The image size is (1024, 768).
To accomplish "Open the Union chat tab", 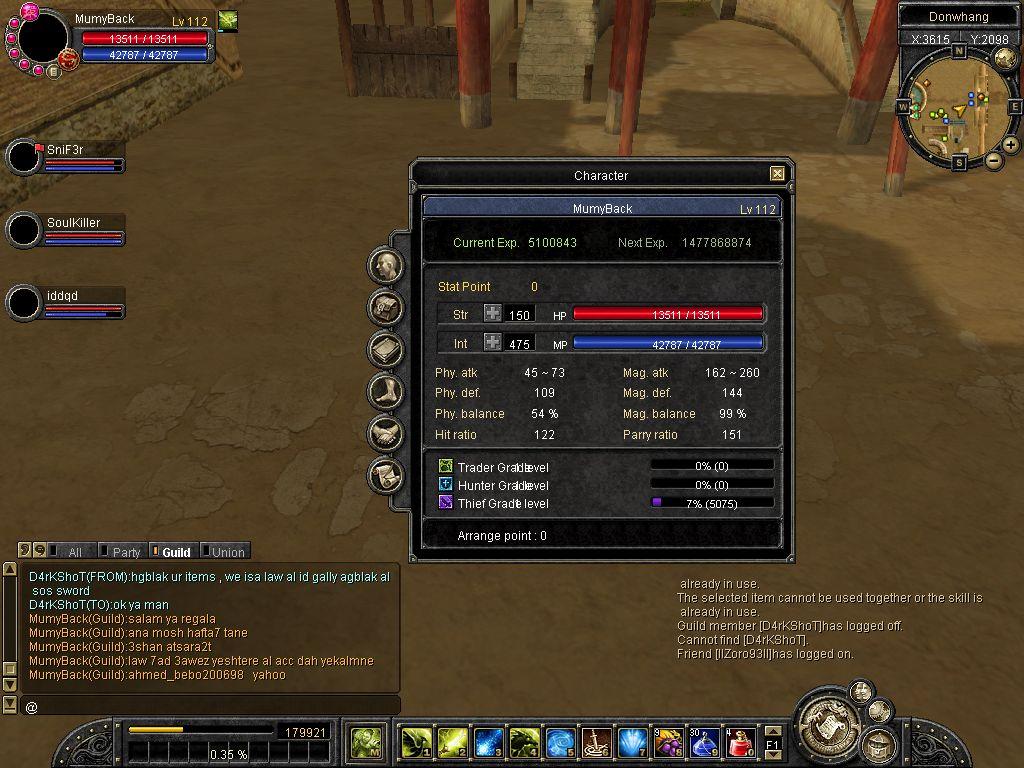I will click(x=226, y=551).
